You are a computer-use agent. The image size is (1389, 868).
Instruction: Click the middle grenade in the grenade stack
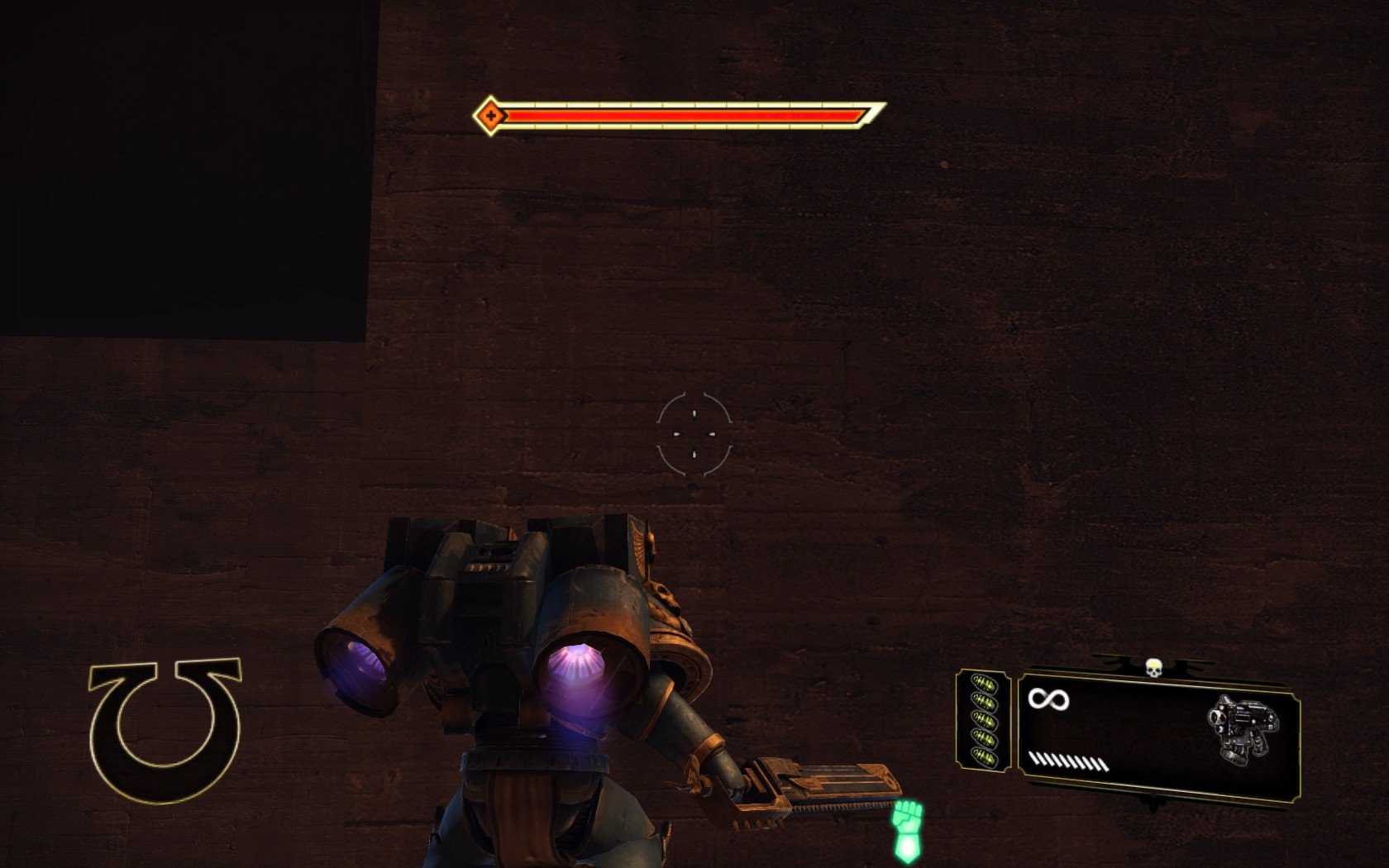click(984, 721)
